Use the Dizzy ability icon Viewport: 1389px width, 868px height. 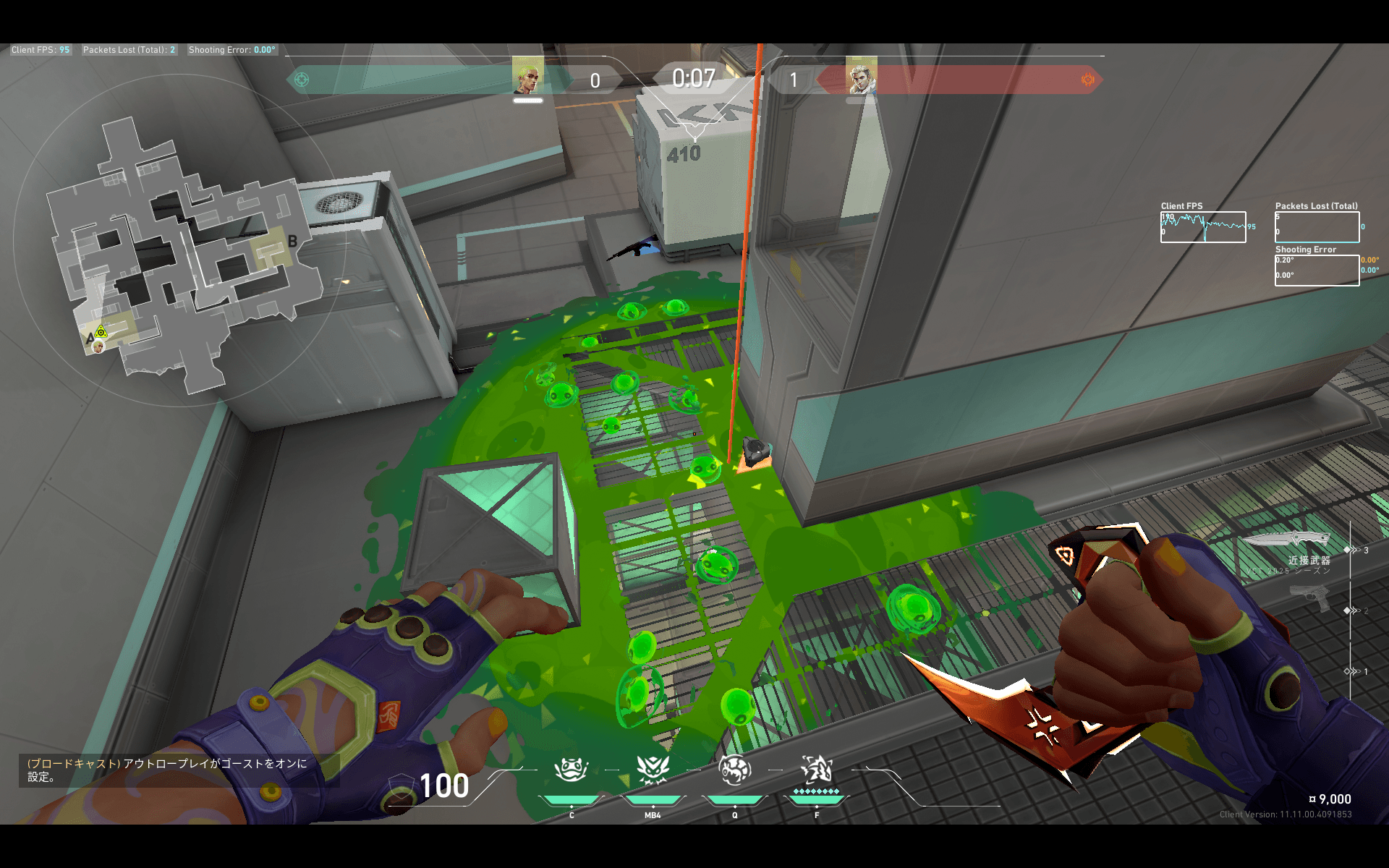pos(734,770)
